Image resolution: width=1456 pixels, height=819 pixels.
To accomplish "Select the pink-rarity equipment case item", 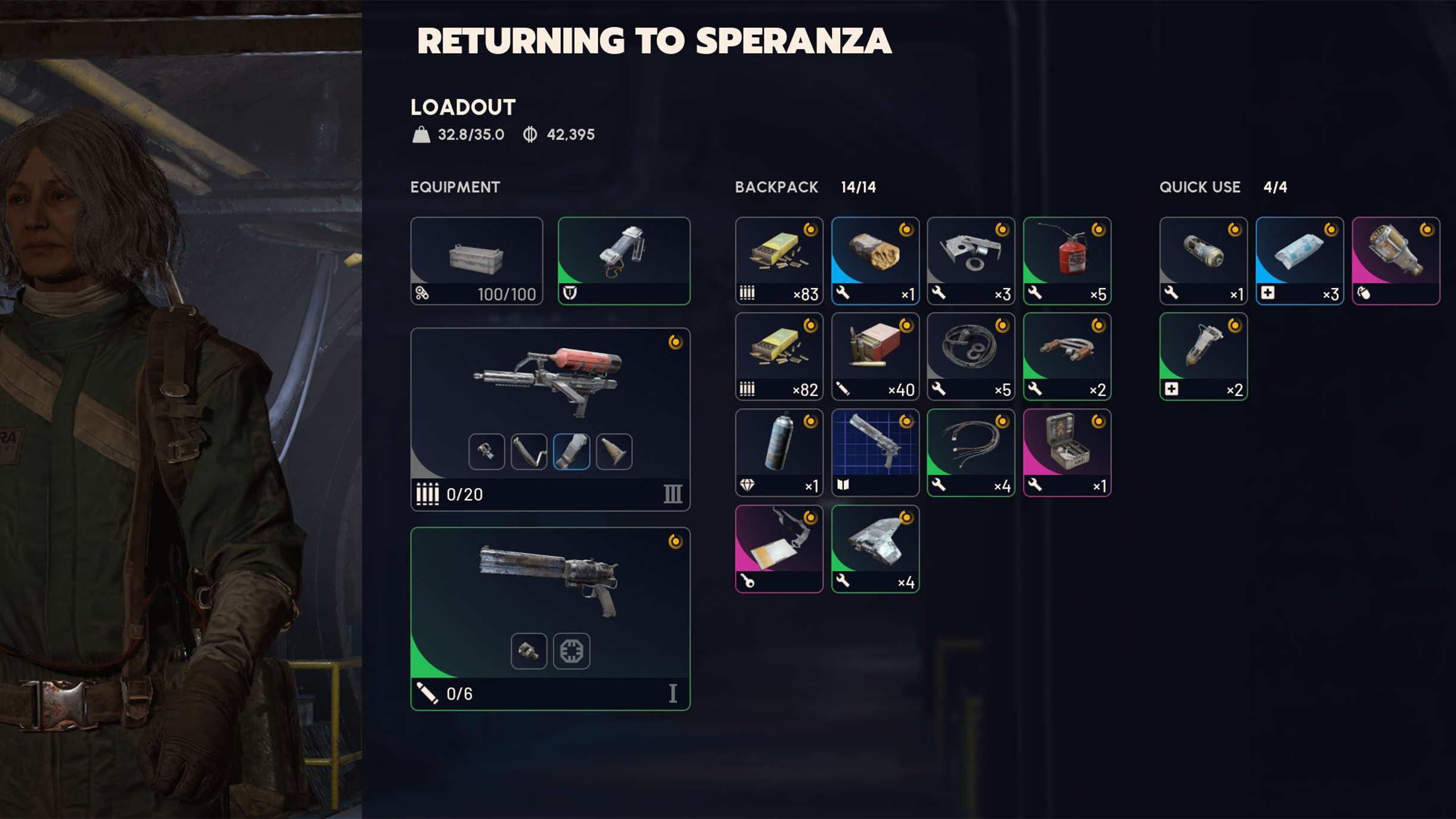I will pyautogui.click(x=1066, y=452).
